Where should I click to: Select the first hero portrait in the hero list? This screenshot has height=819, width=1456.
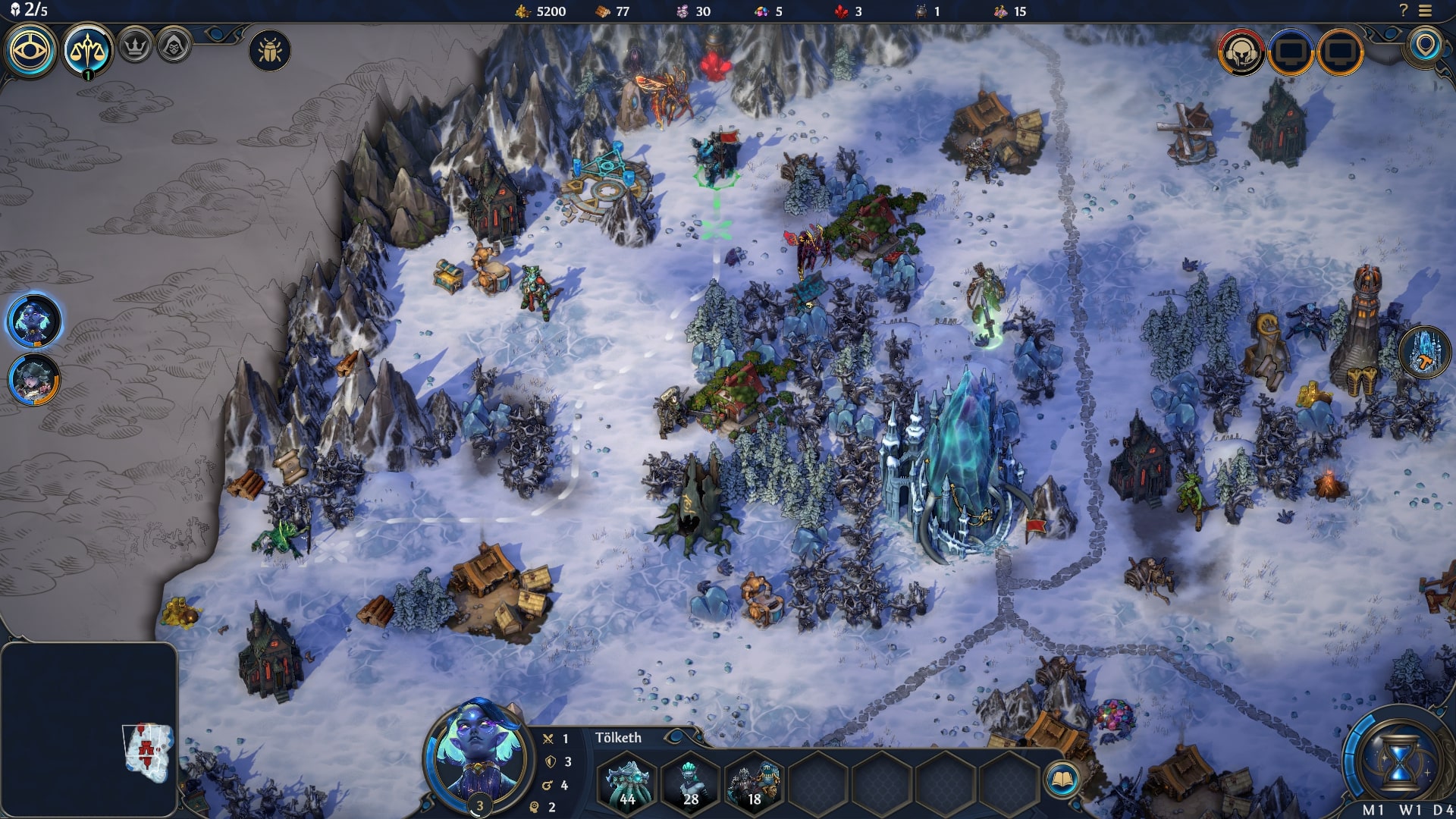[x=34, y=321]
